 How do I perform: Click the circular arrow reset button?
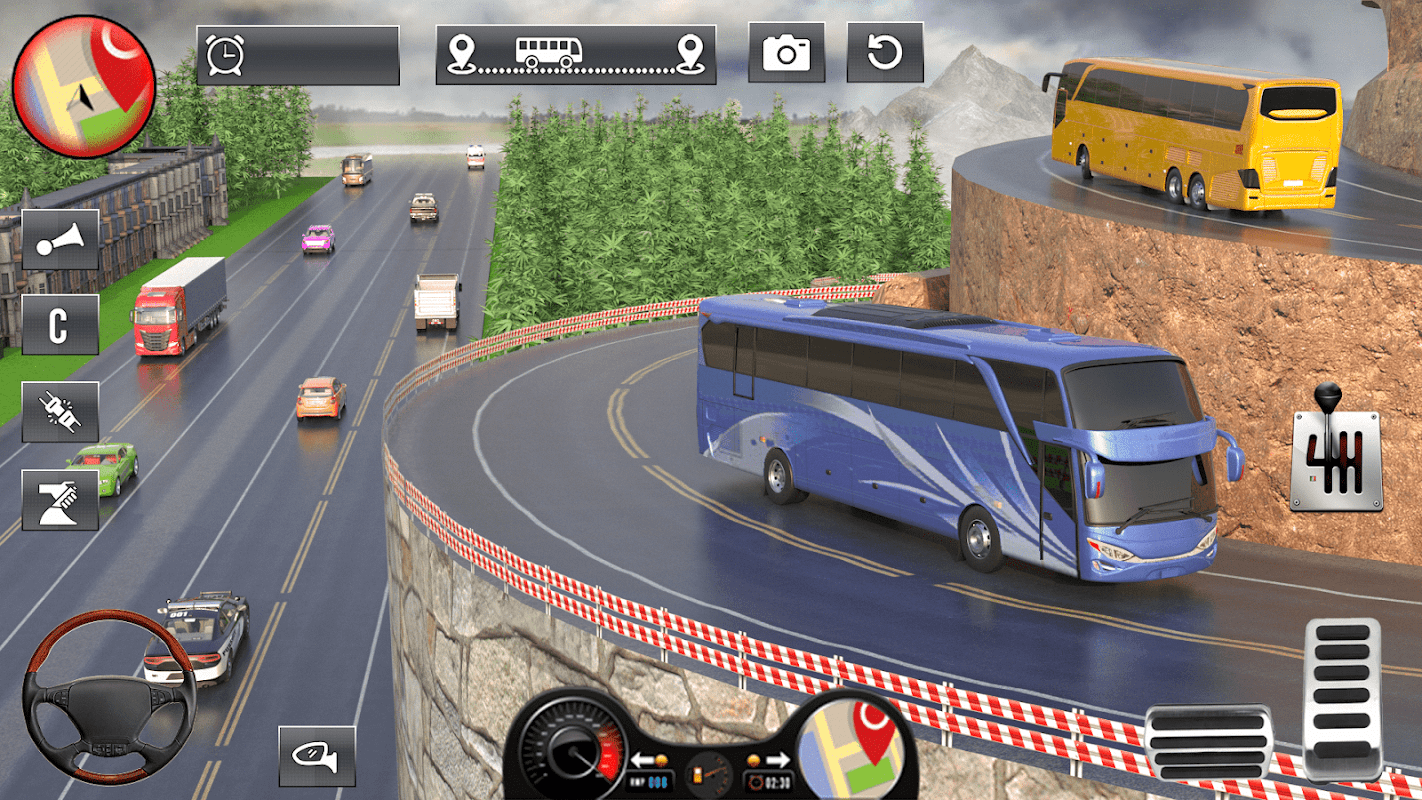click(x=884, y=53)
